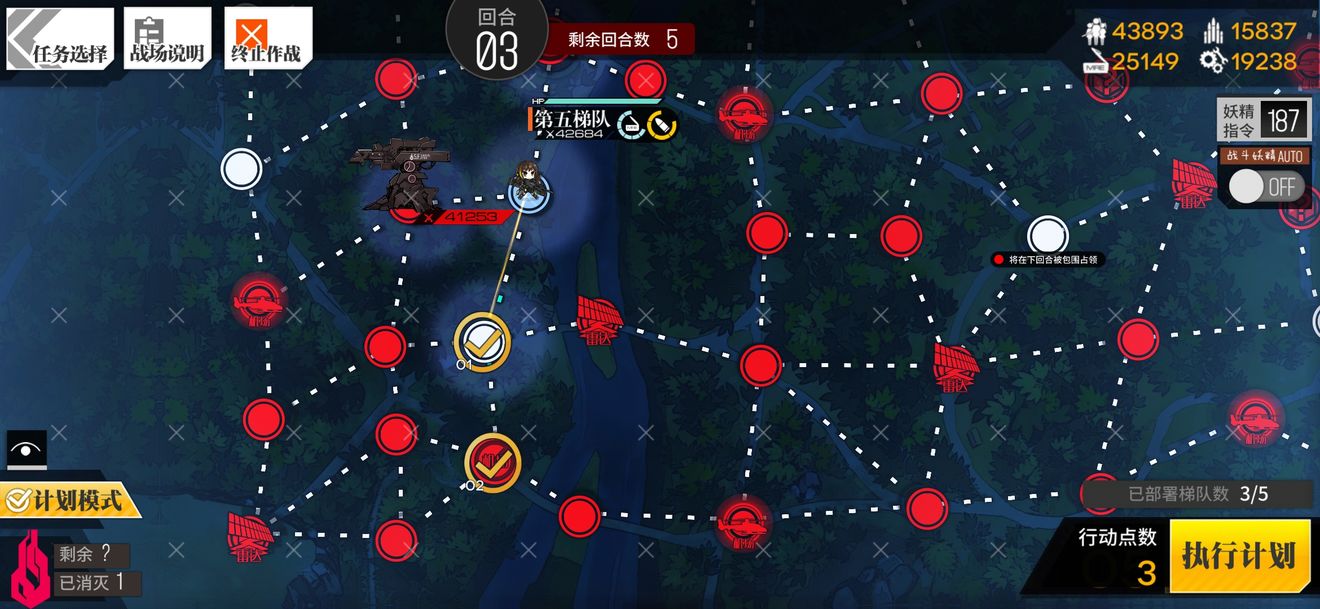Switch the 战斗妖精 AUTO toggle on
Image resolution: width=1320 pixels, height=609 pixels.
(x=1260, y=186)
